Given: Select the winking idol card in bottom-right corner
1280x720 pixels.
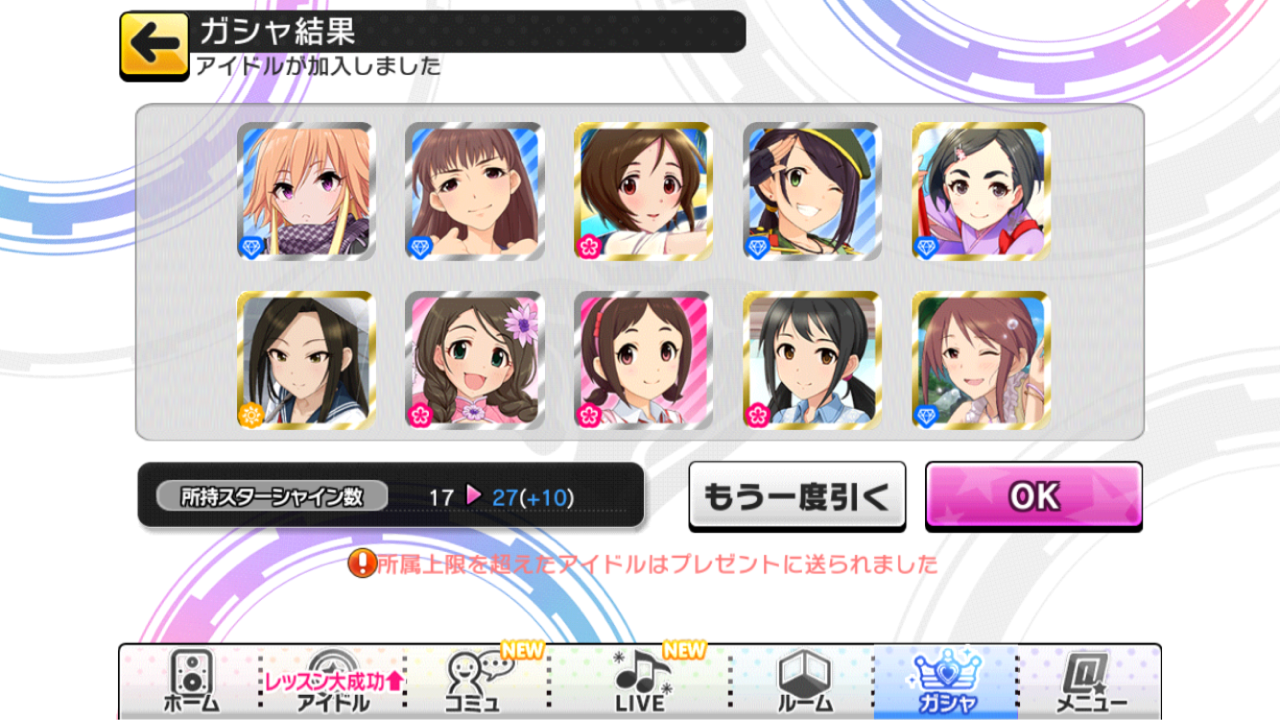Looking at the screenshot, I should pos(980,358).
